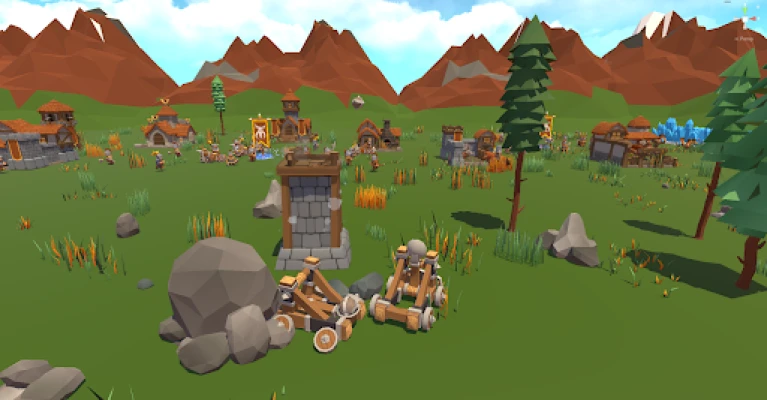767x400 pixels.
Task: Click the green Y-axis cone of the scene gizmo
Action: point(744,9)
